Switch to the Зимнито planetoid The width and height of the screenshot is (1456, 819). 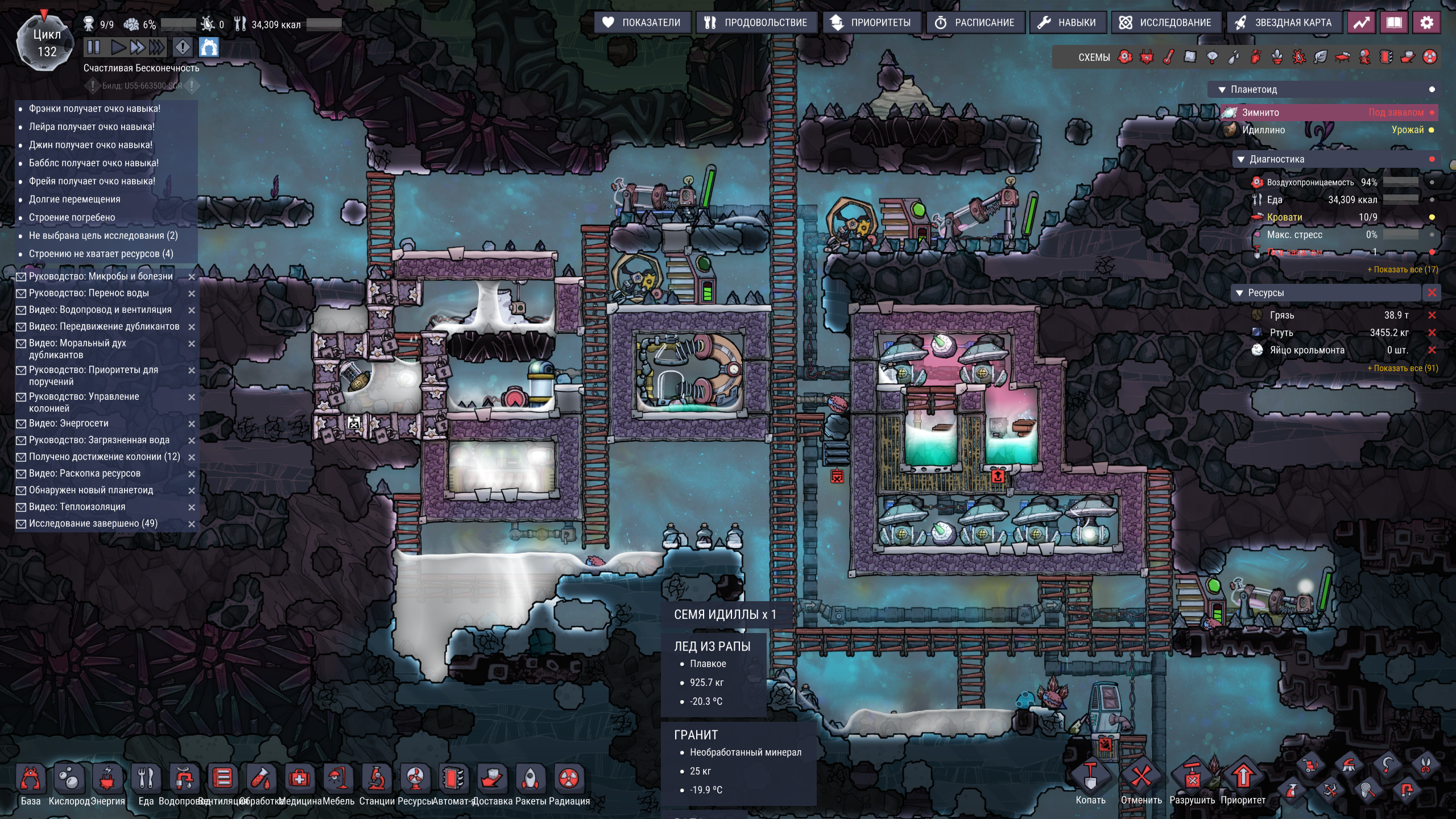point(1260,113)
